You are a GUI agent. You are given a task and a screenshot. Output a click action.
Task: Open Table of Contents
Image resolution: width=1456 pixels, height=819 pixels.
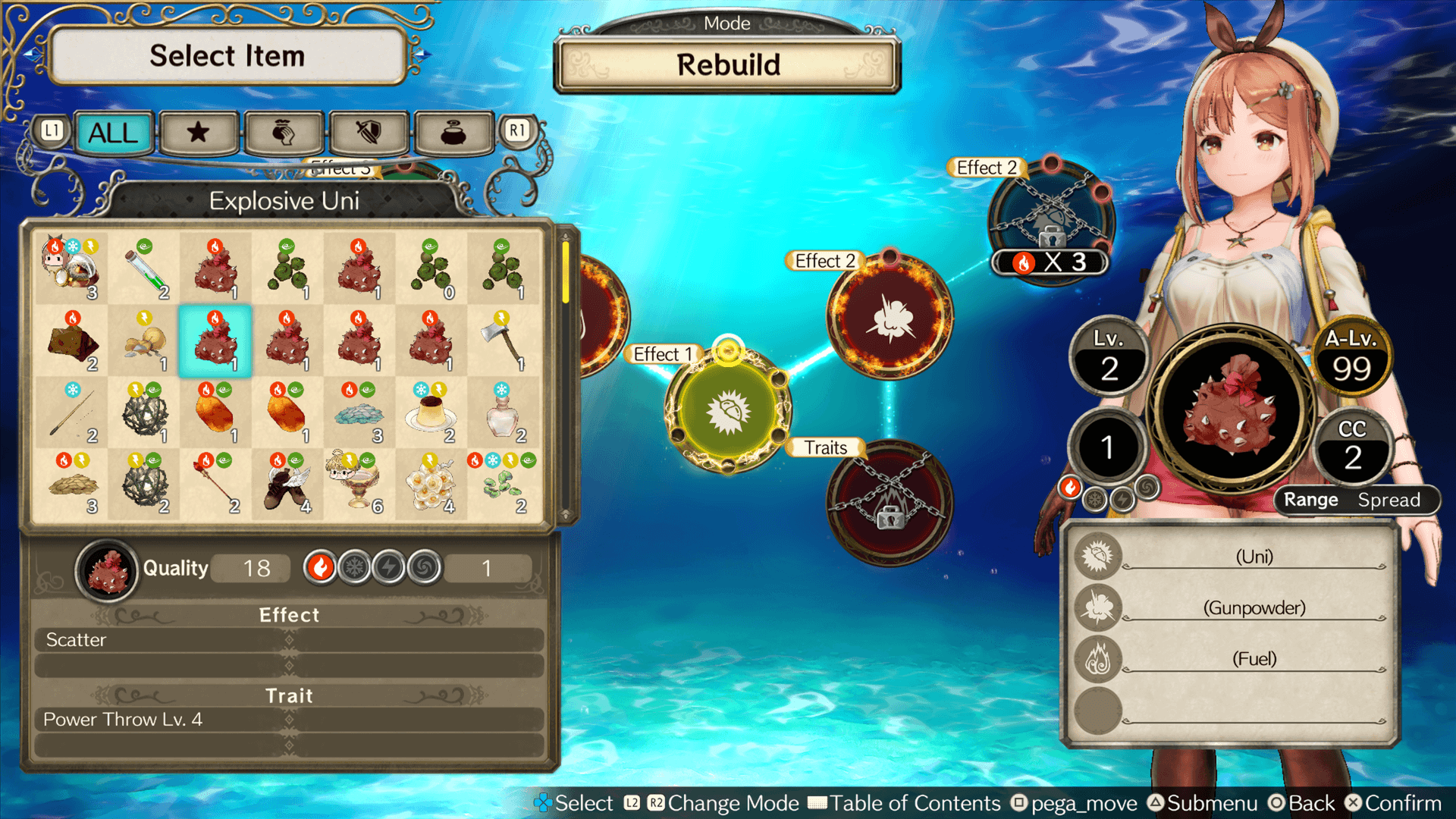click(x=914, y=802)
